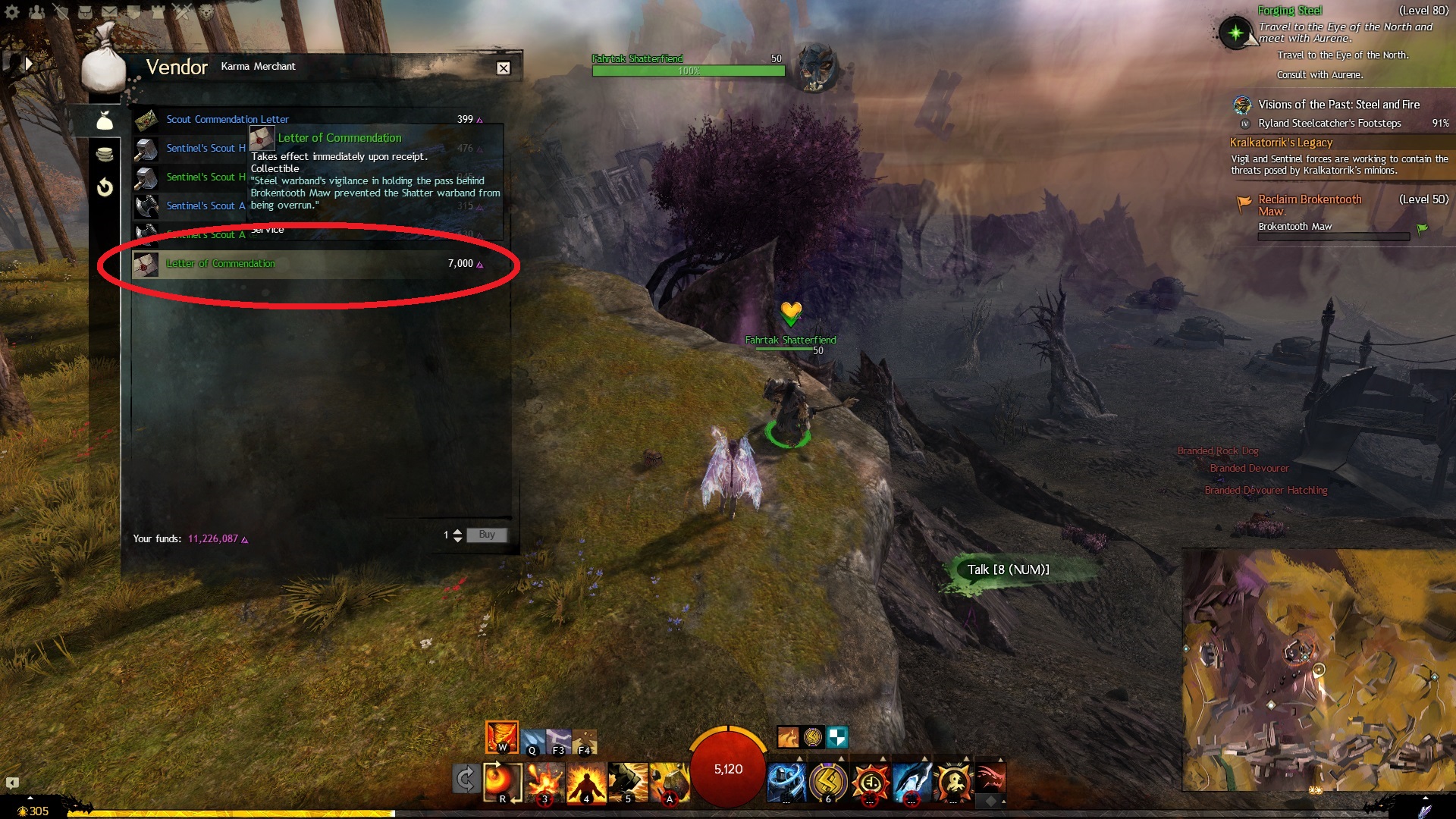Image resolution: width=1456 pixels, height=819 pixels.
Task: Select the Forging Steel story objective
Action: [1289, 11]
